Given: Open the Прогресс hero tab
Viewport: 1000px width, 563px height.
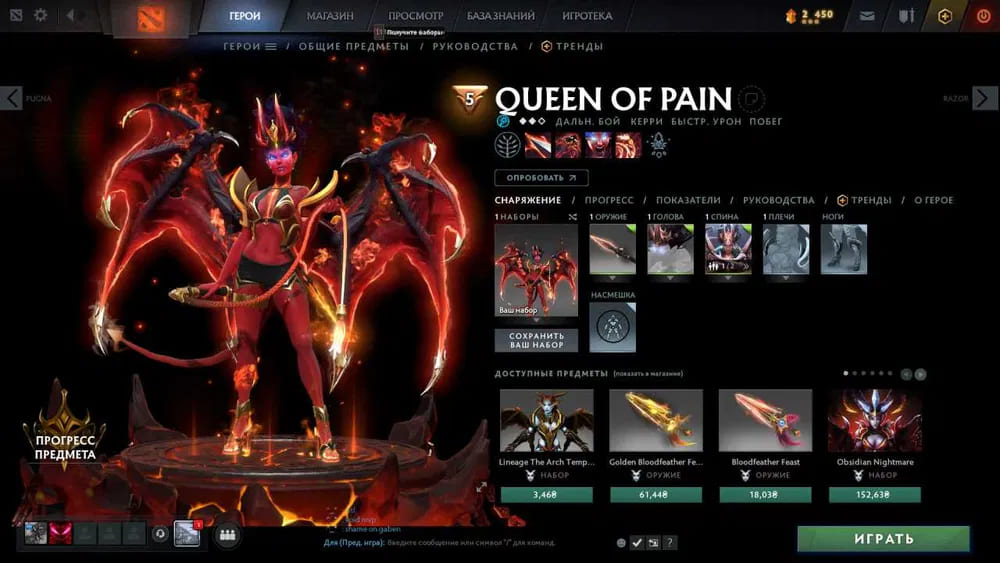Looking at the screenshot, I should (x=608, y=200).
